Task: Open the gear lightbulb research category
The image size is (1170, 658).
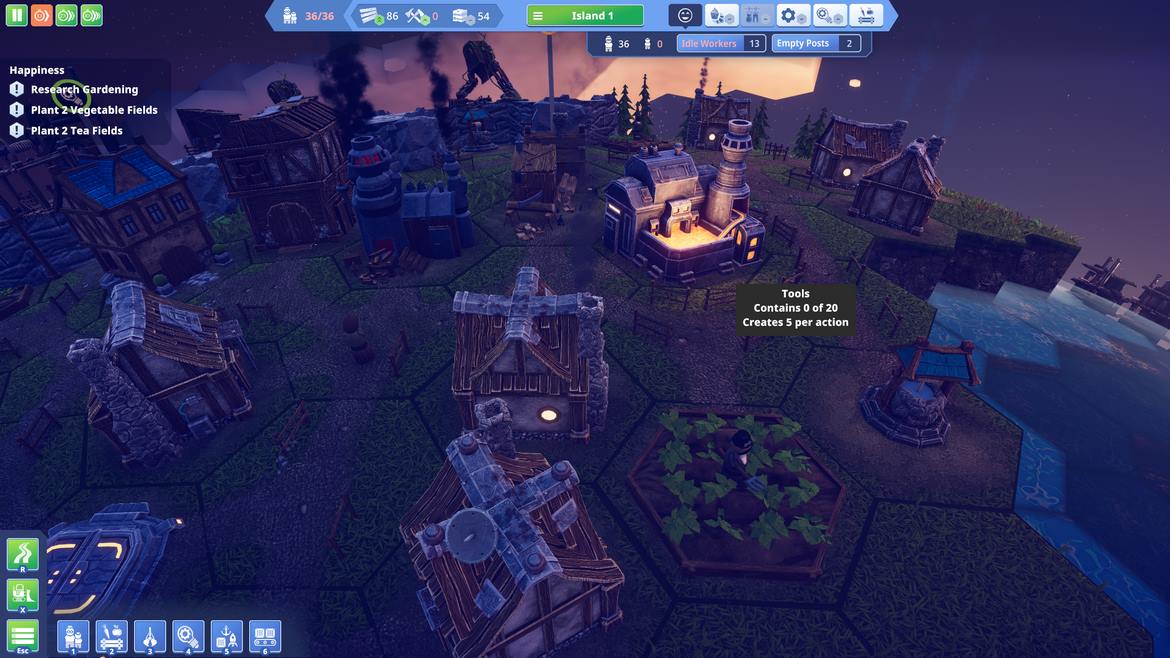Action: [x=188, y=636]
